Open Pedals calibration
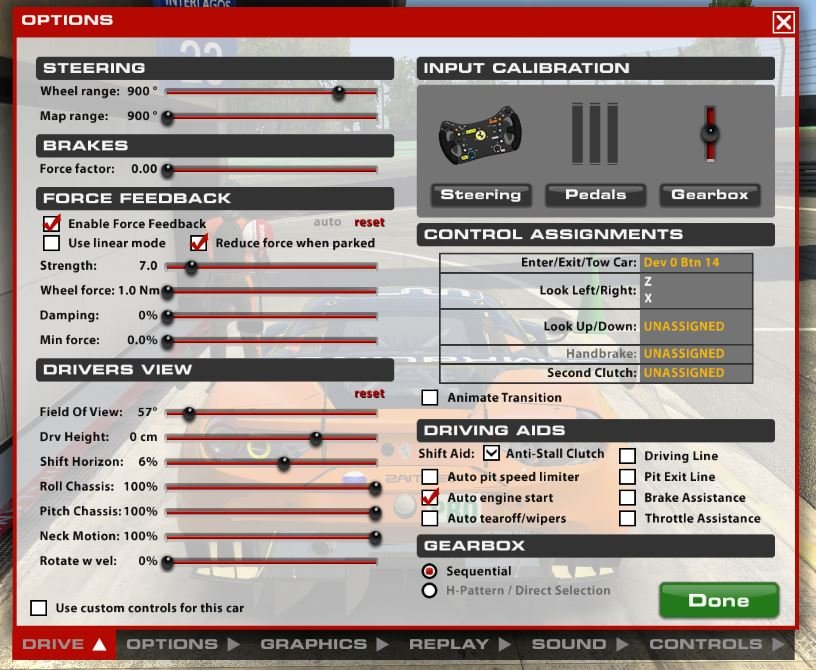 click(595, 195)
